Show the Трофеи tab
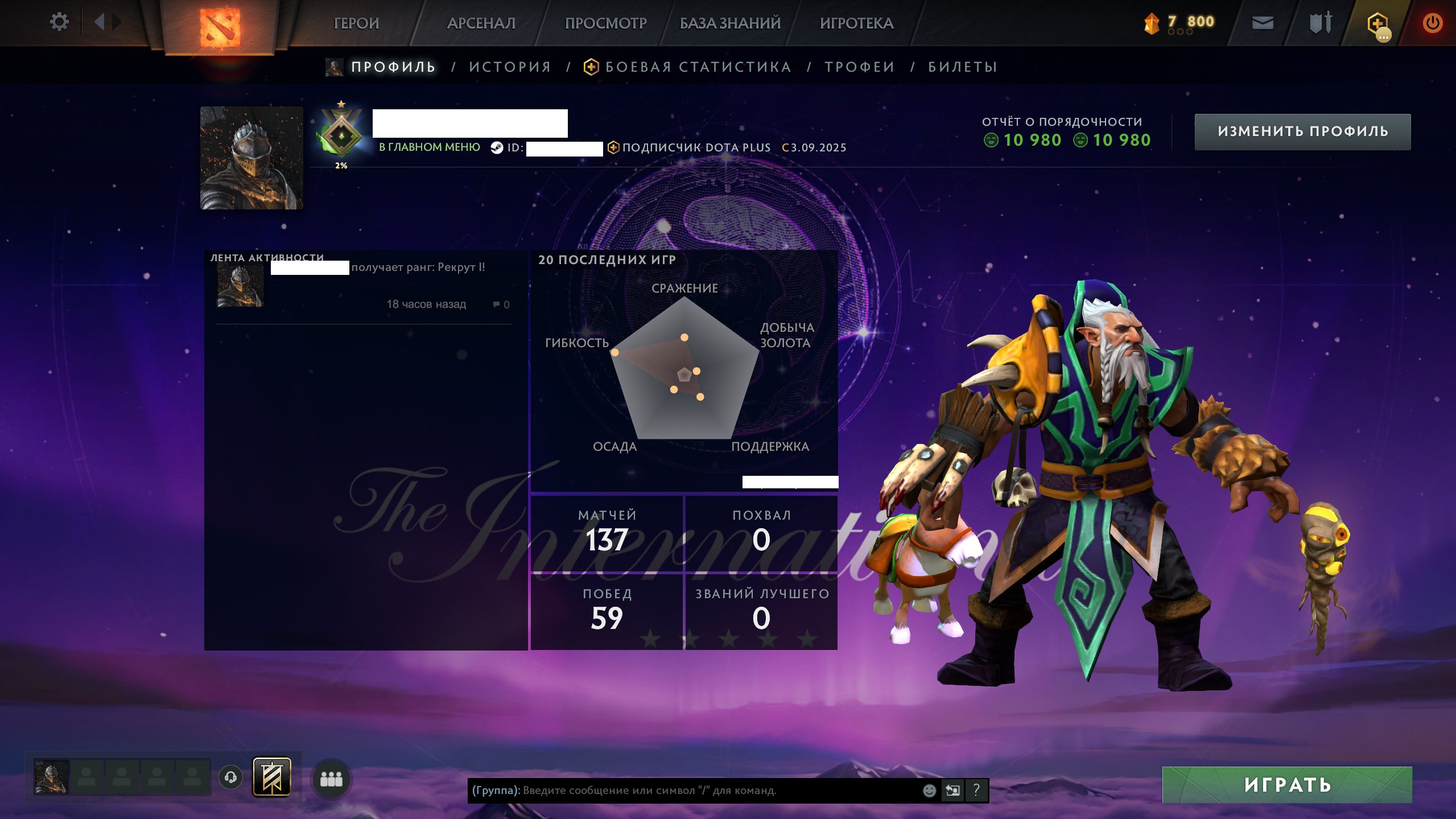 pyautogui.click(x=860, y=67)
